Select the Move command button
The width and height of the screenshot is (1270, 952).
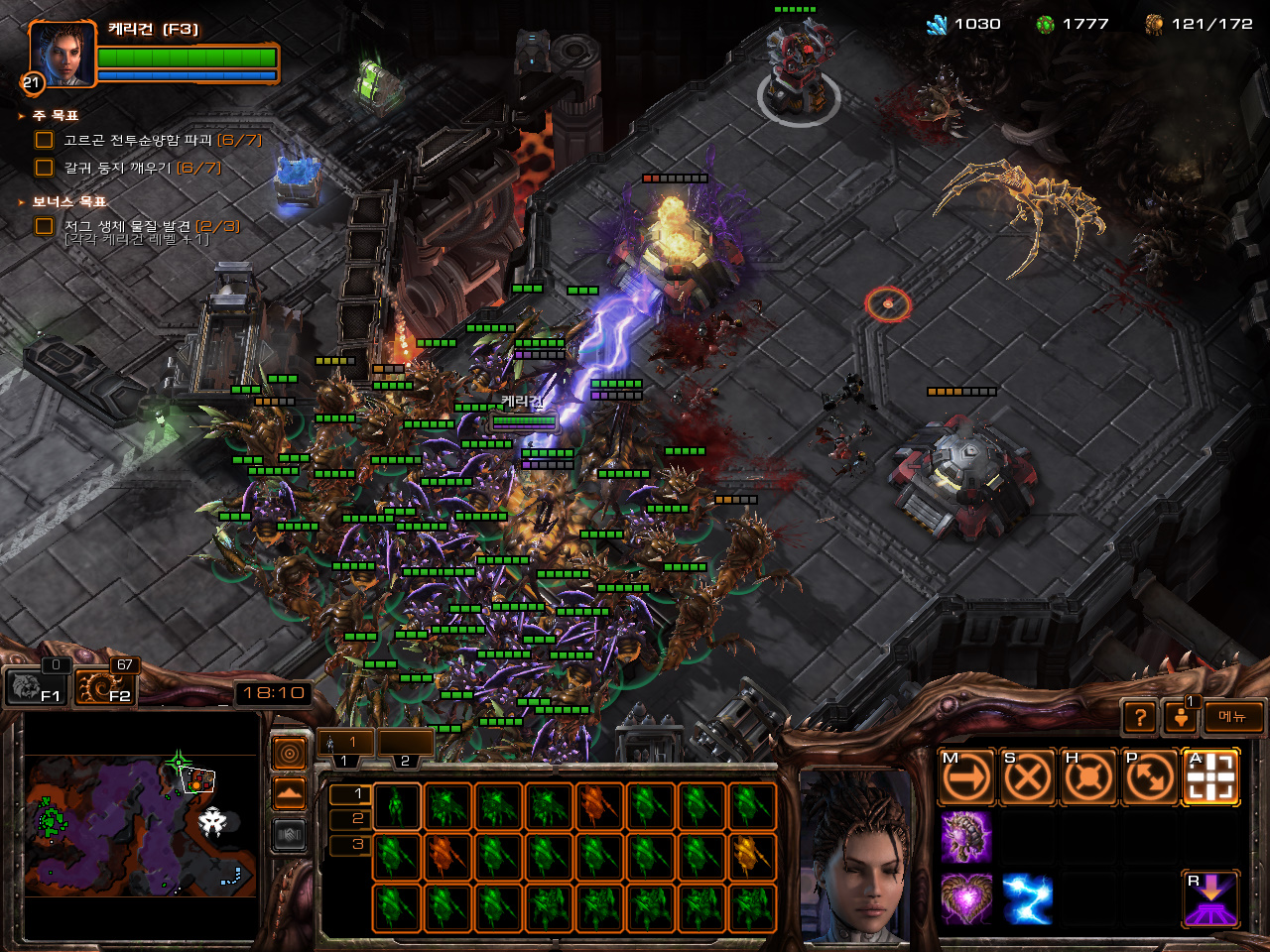965,777
